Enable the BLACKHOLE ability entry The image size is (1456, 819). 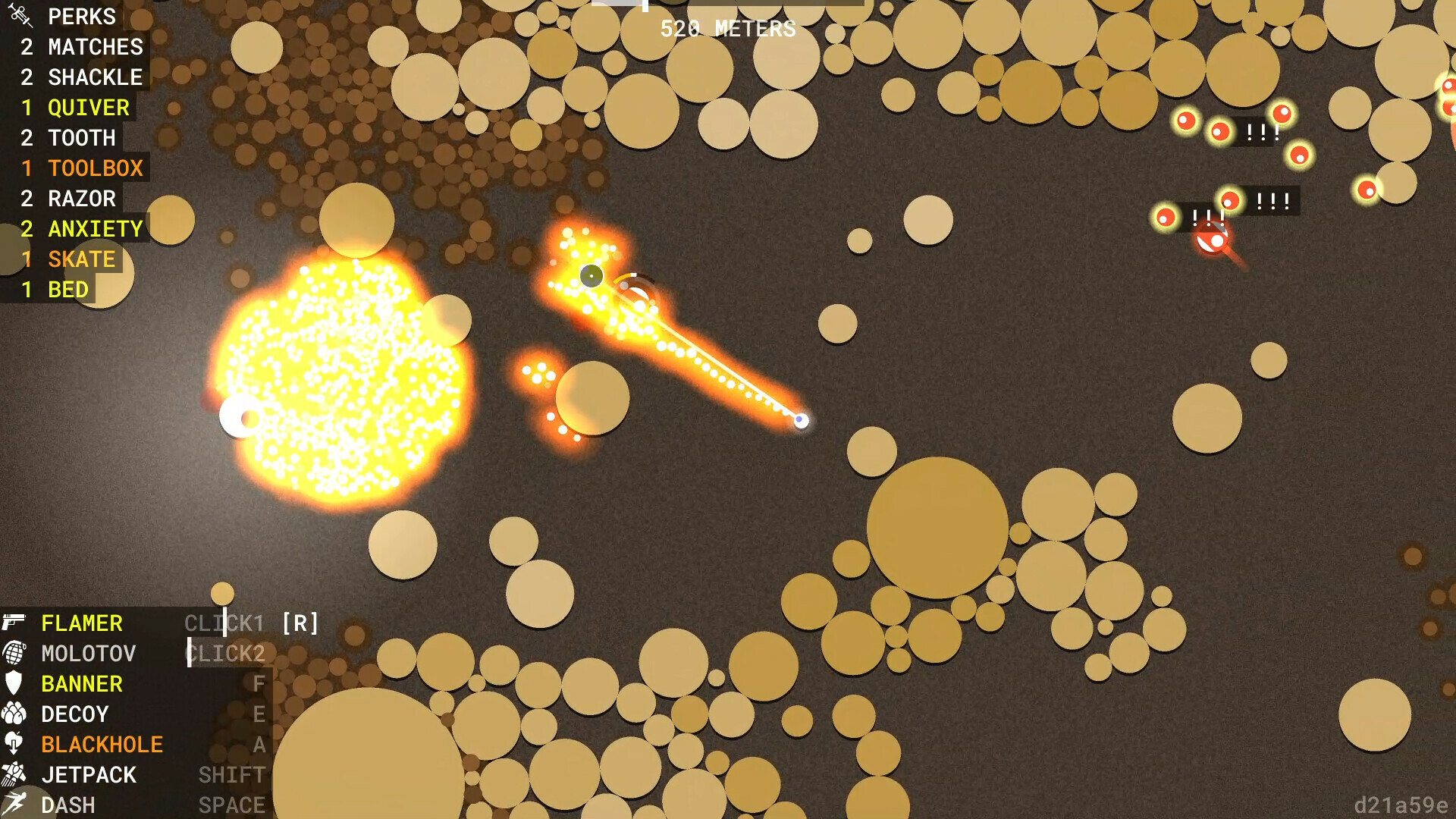point(102,744)
